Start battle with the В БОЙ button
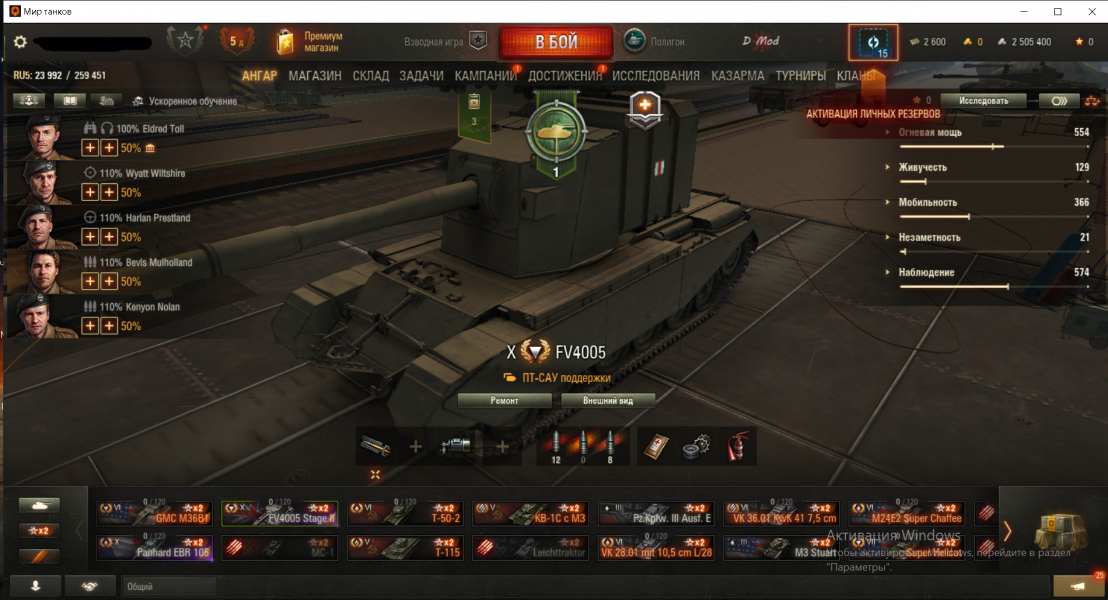This screenshot has width=1108, height=600. click(555, 42)
